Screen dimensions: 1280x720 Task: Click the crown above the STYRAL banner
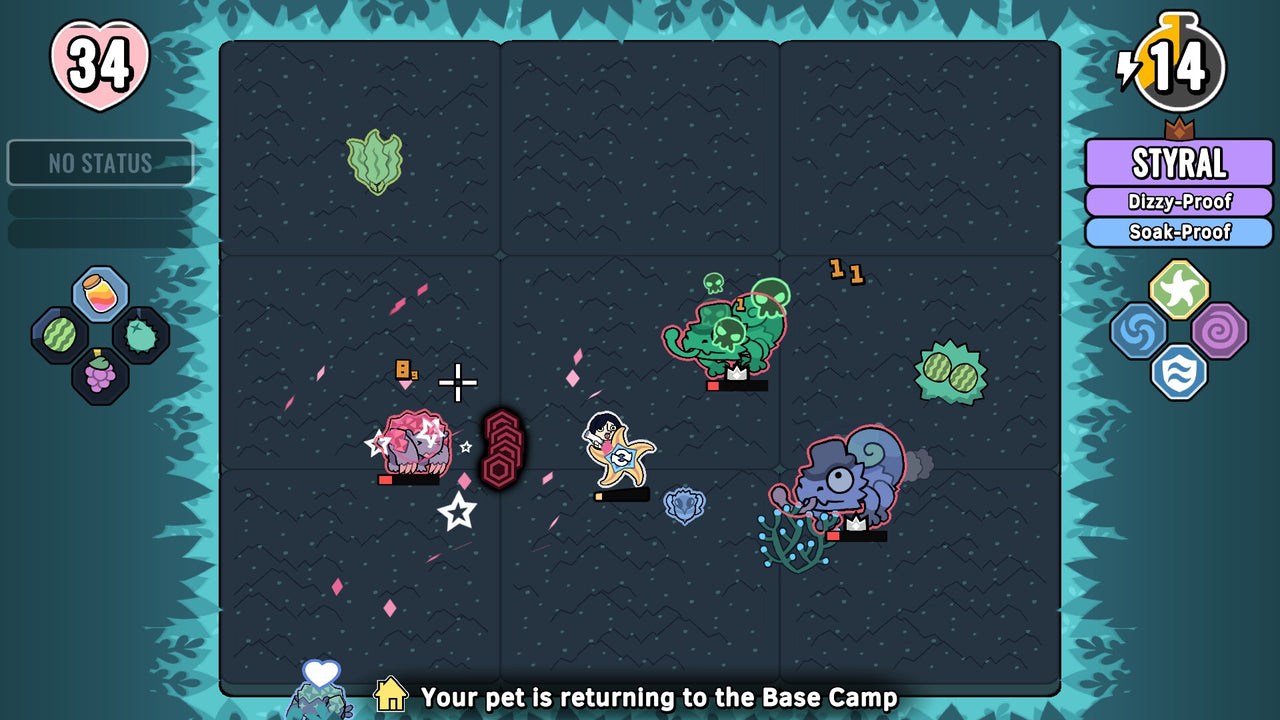pyautogui.click(x=1182, y=129)
